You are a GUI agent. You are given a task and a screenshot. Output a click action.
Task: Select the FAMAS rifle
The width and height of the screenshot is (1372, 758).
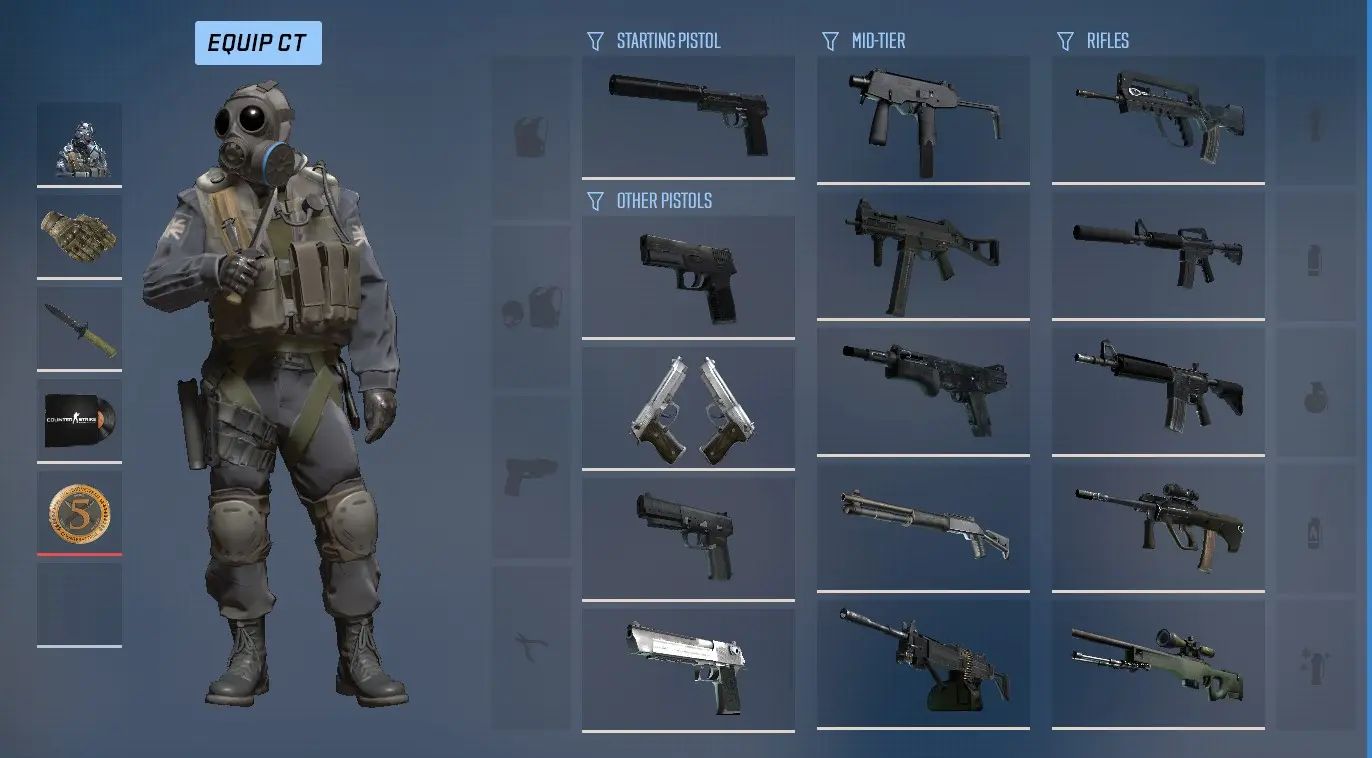click(1157, 117)
